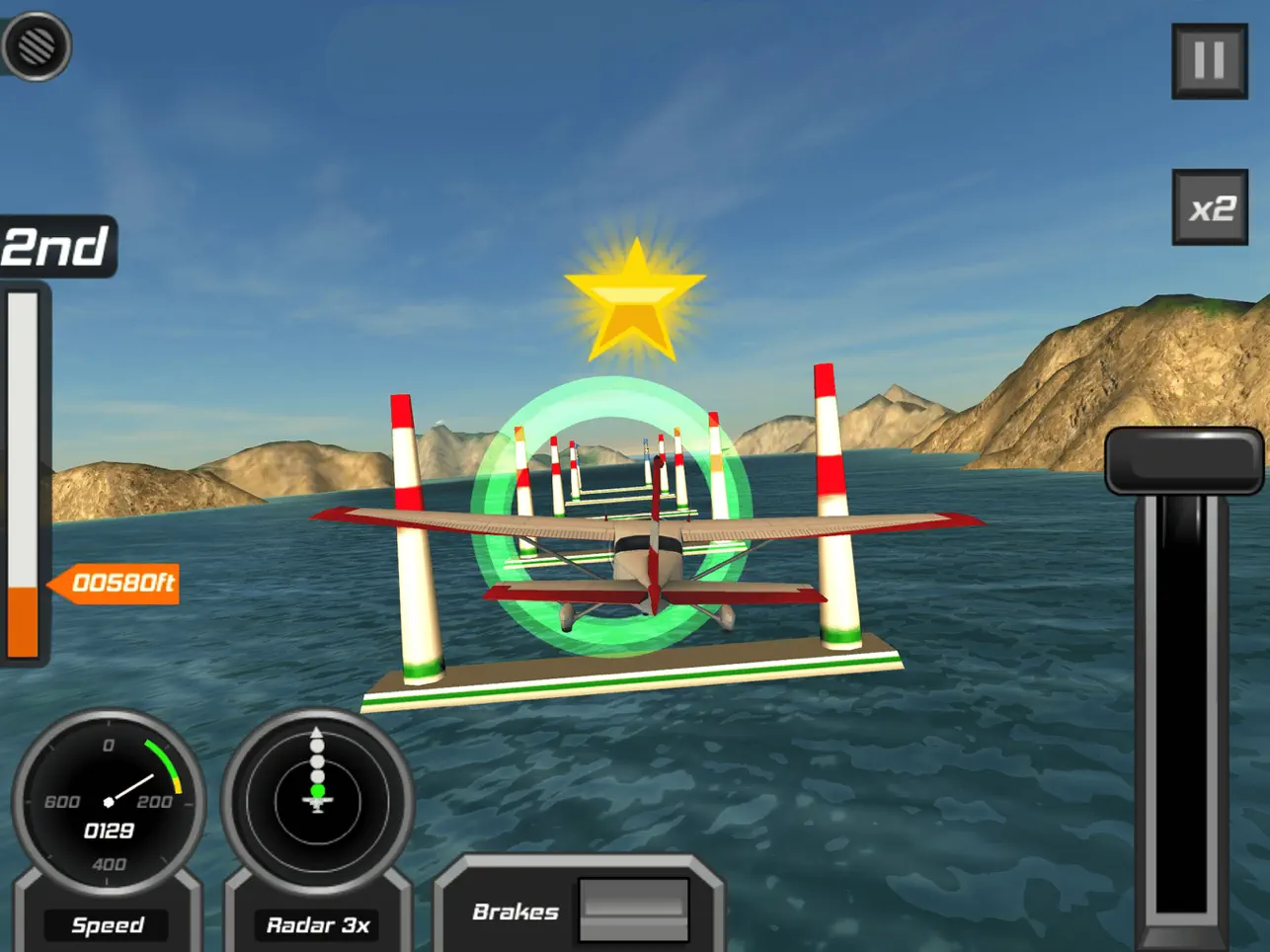Toggle the x2 speed button
Screen dimensions: 1270x952
(1210, 207)
